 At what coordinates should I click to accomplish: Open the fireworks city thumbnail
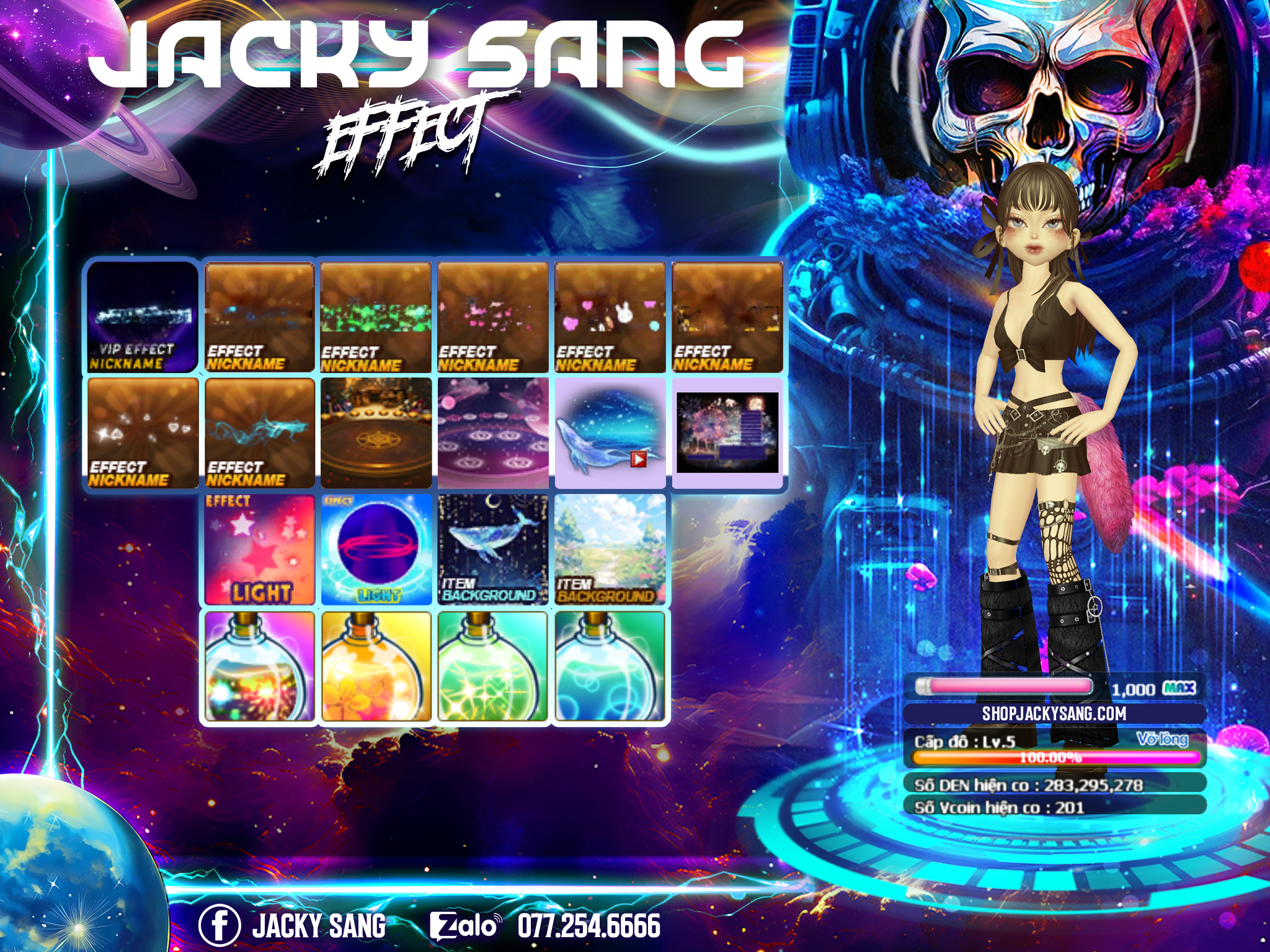(727, 433)
